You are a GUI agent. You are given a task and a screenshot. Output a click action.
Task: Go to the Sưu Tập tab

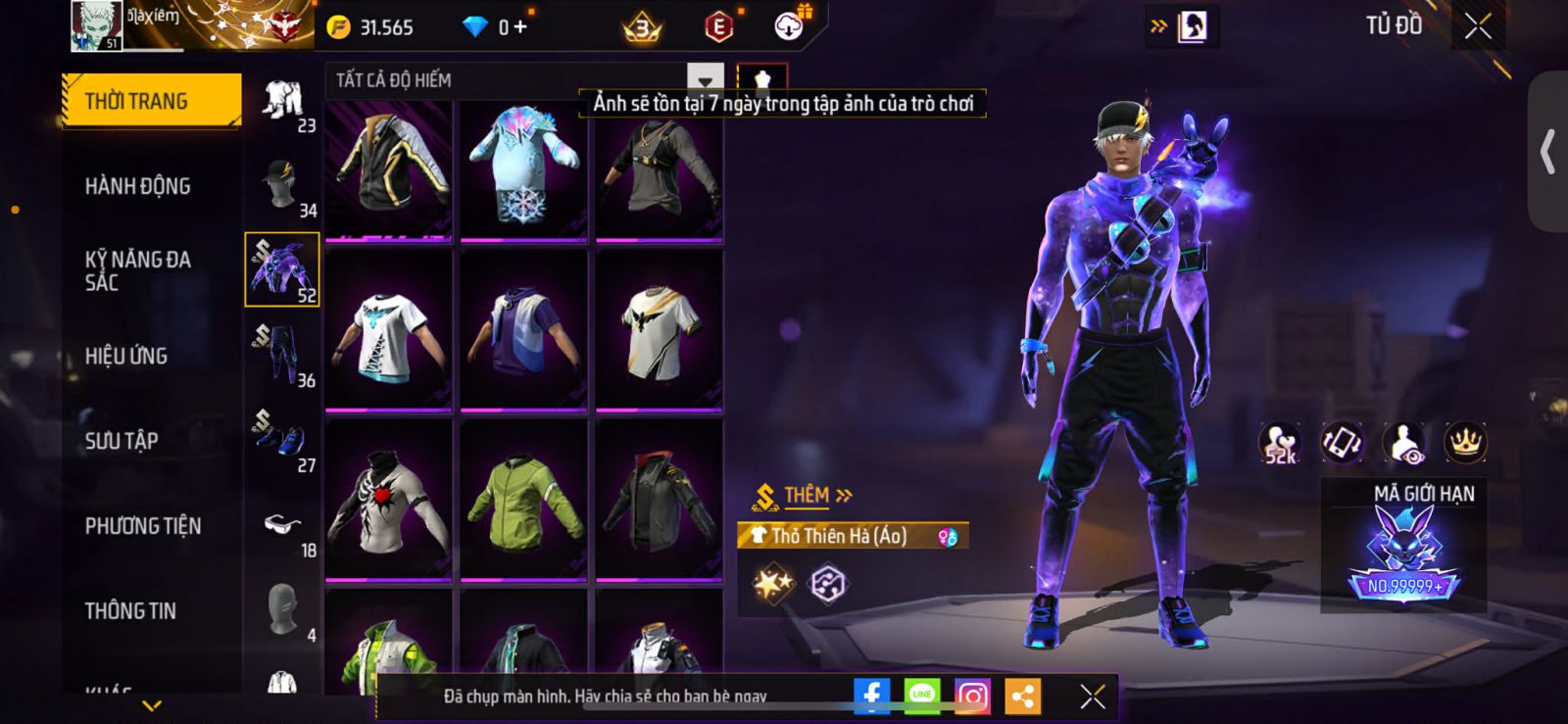122,441
